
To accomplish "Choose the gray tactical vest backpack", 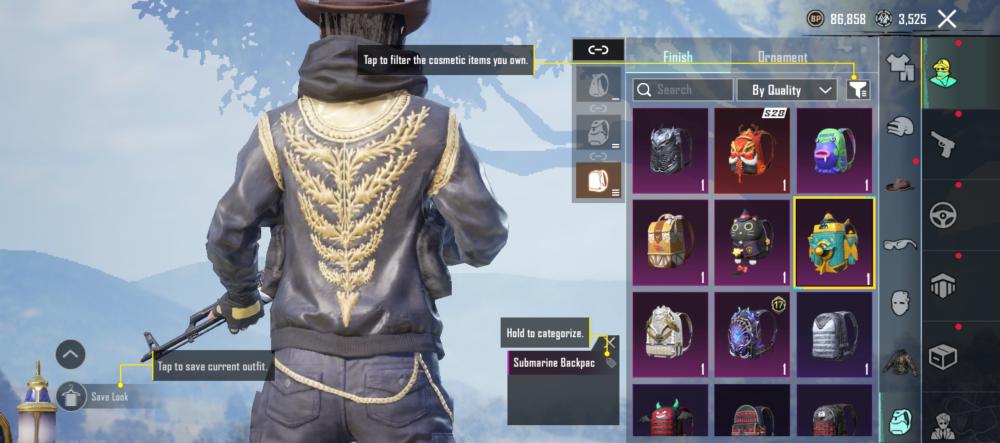I will coord(834,334).
